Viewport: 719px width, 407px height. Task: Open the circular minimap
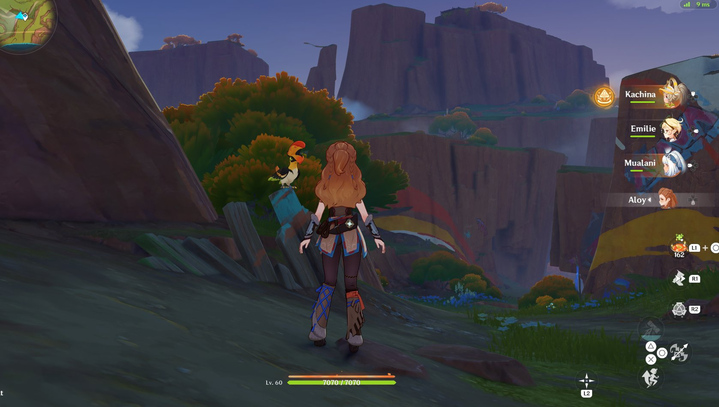coord(20,22)
